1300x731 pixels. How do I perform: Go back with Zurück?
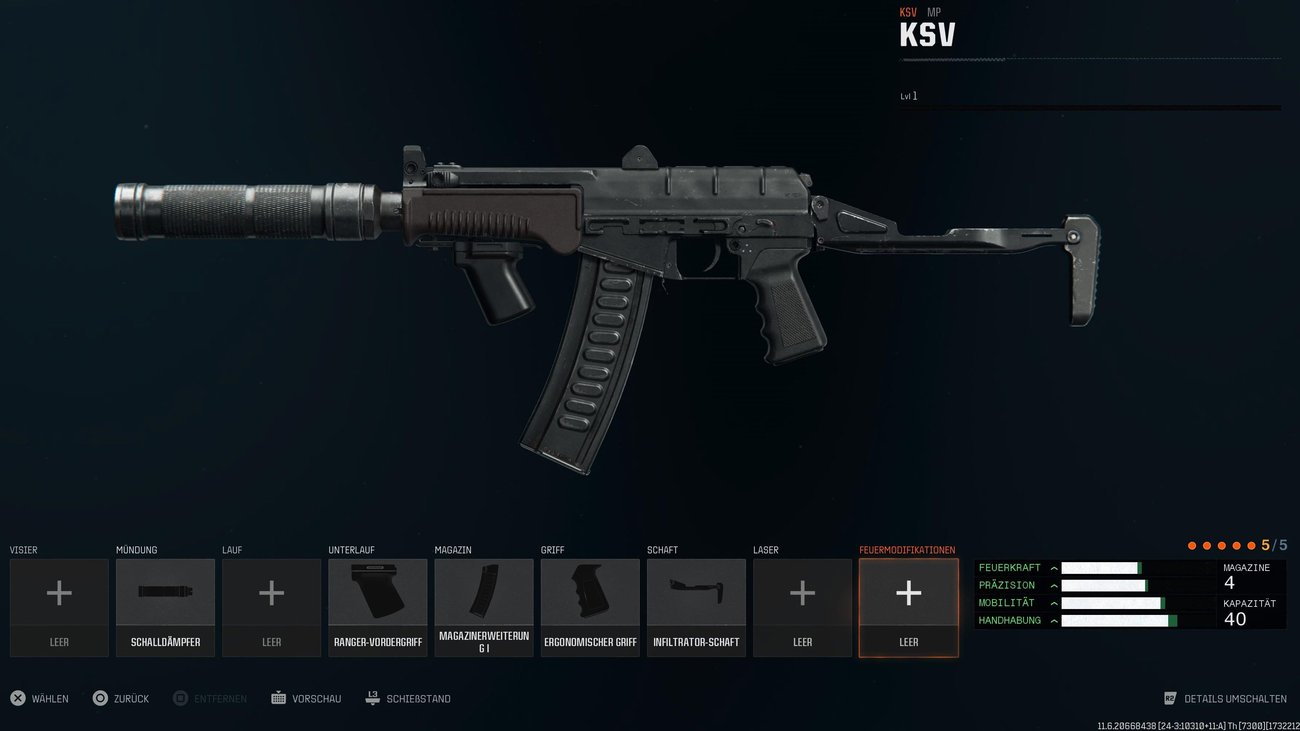[x=121, y=699]
